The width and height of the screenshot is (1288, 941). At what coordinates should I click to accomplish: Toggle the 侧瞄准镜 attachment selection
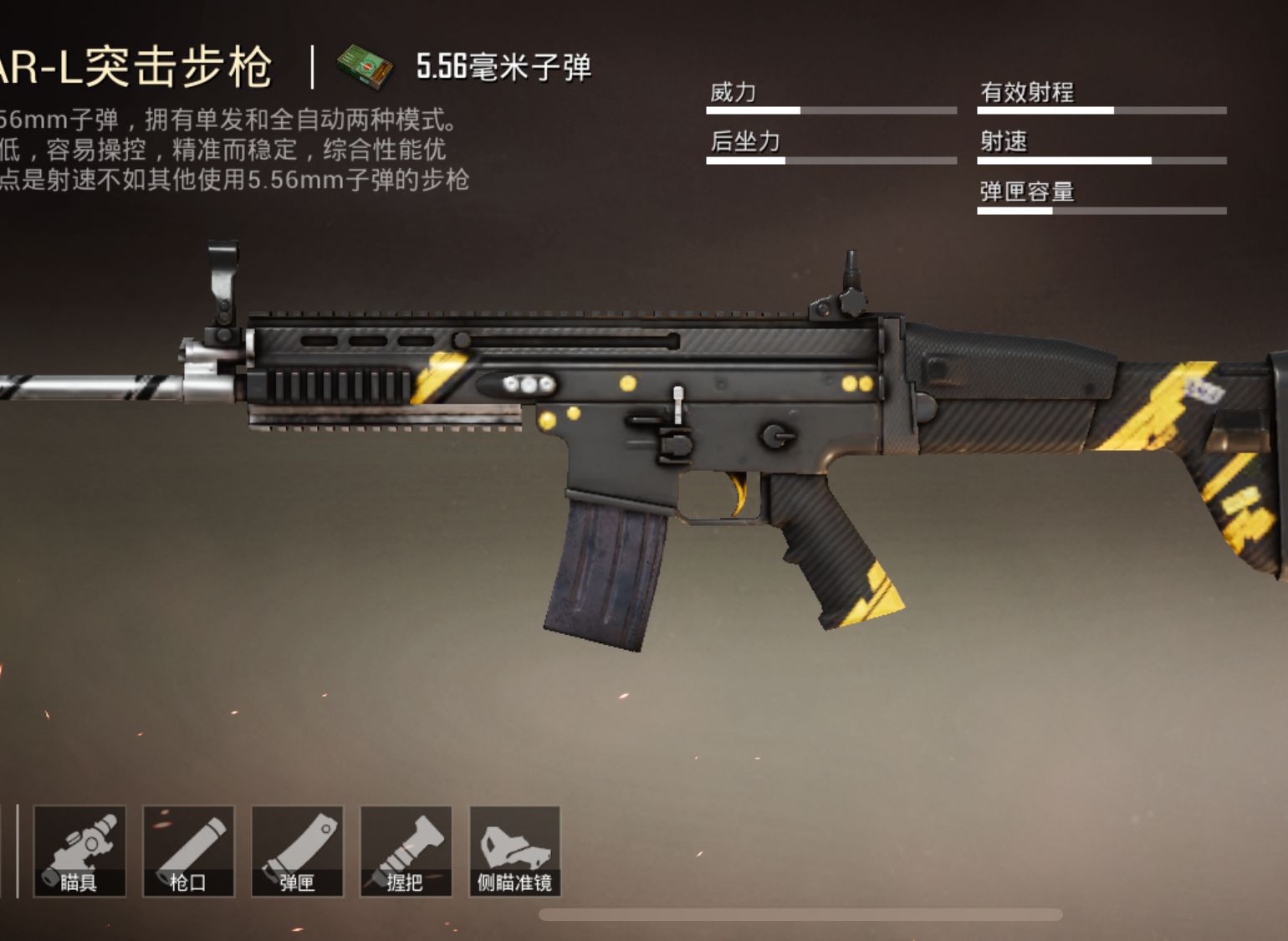[516, 852]
